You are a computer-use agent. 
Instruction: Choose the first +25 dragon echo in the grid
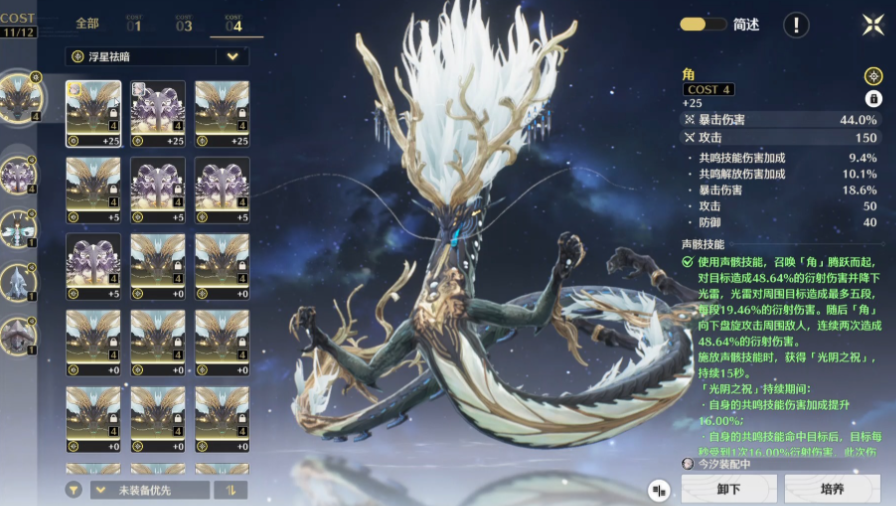pyautogui.click(x=93, y=113)
